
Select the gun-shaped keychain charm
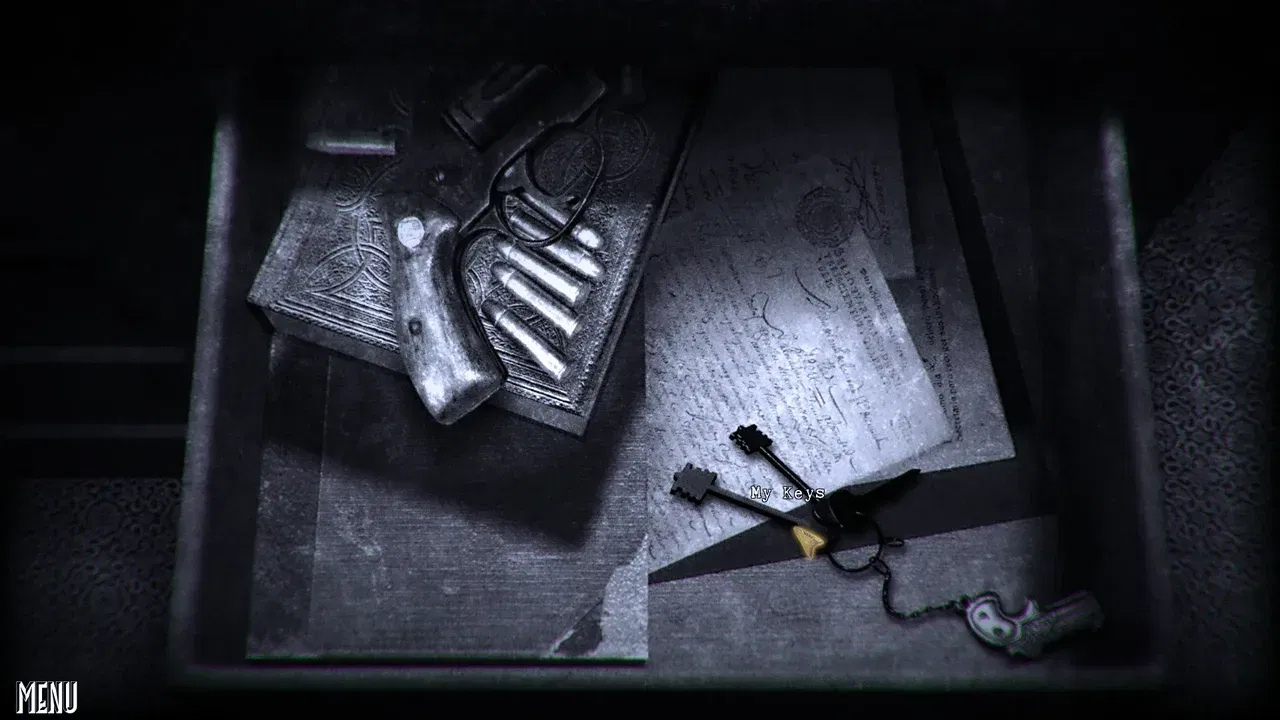(1020, 620)
